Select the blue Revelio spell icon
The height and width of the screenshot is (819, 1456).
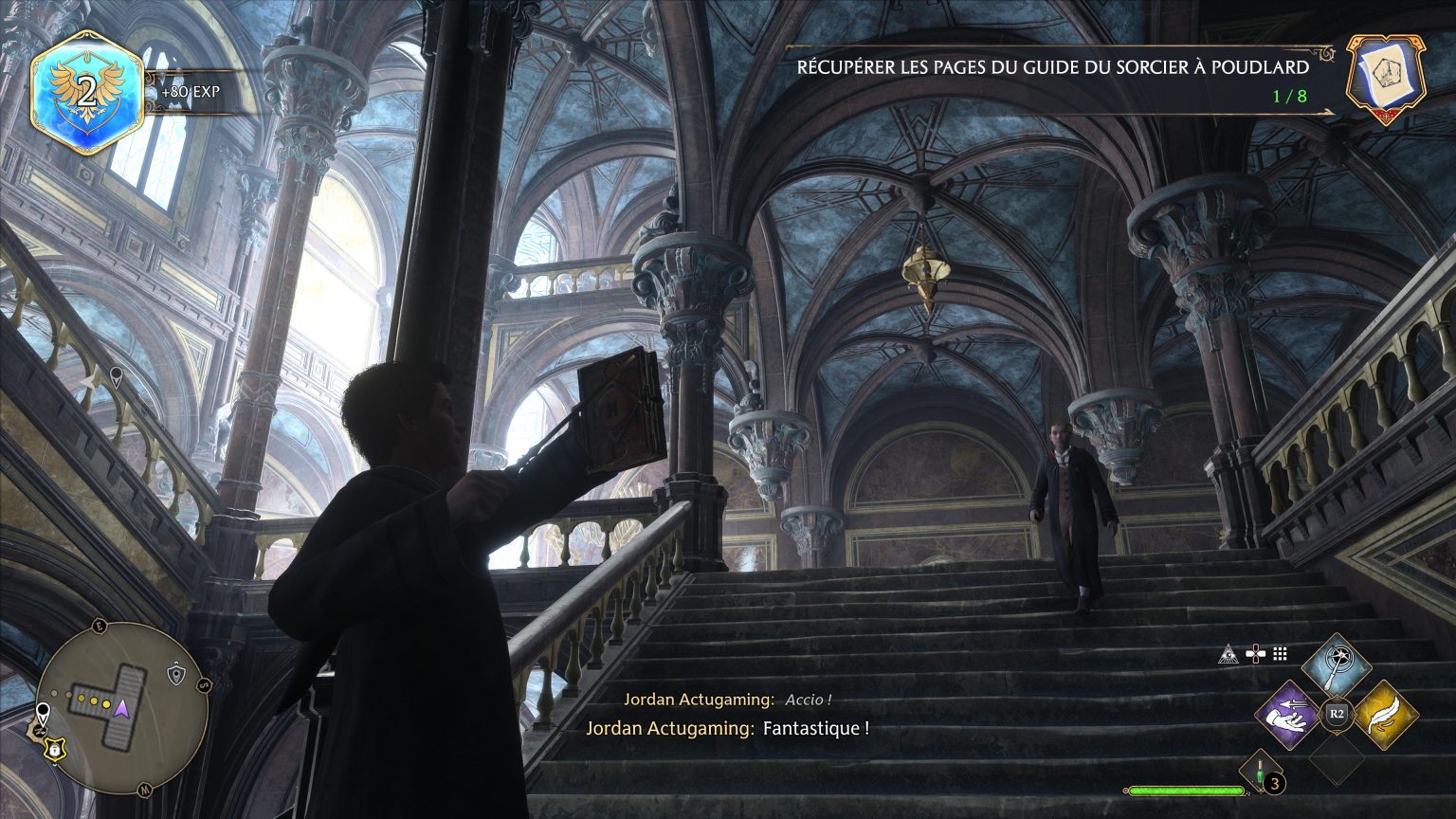tap(1337, 665)
